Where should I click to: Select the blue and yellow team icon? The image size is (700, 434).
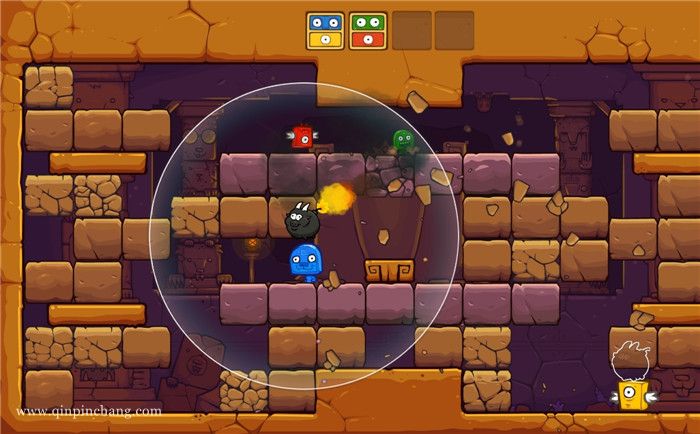coord(325,30)
